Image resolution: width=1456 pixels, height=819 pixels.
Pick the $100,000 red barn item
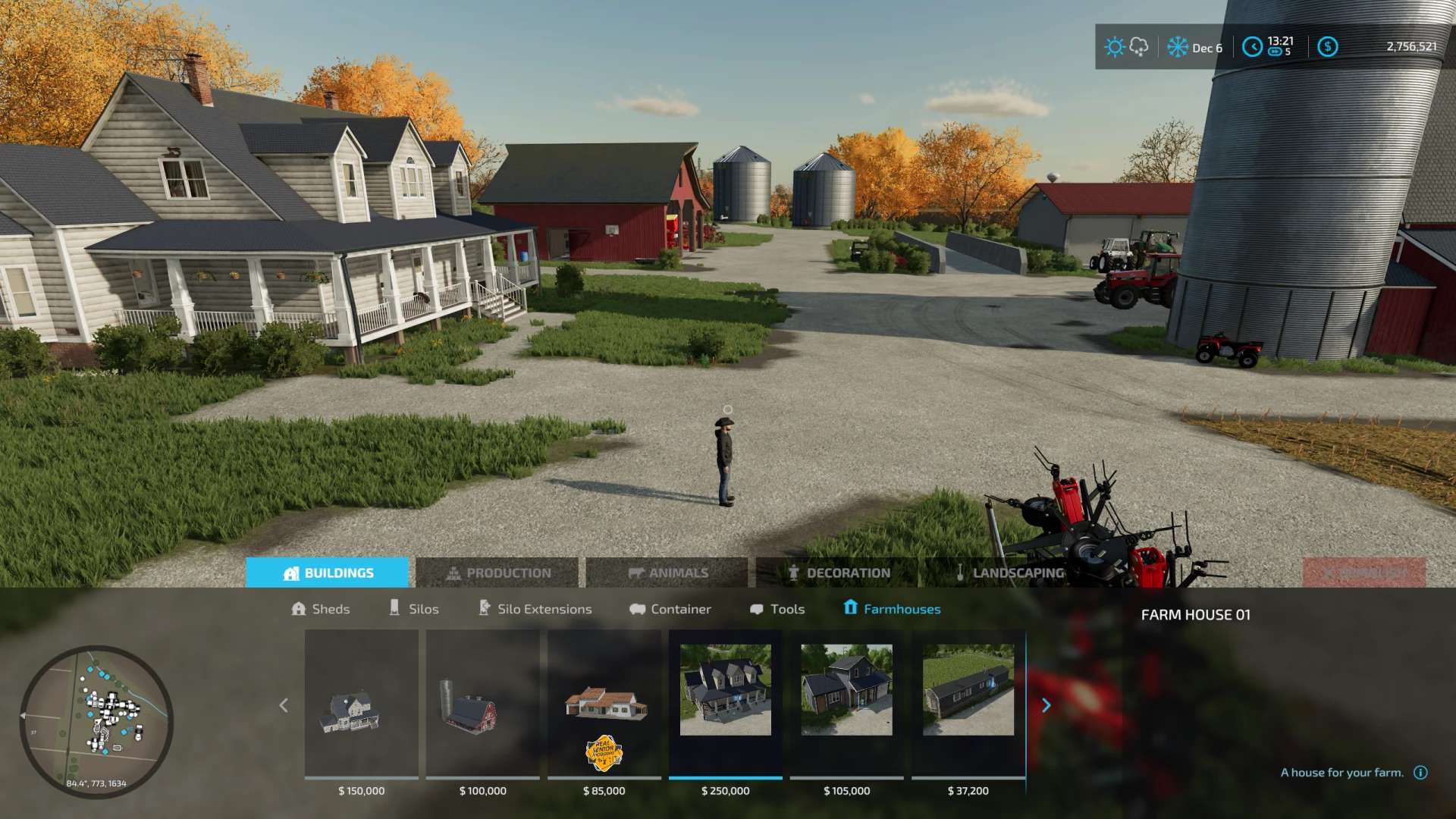tap(483, 705)
